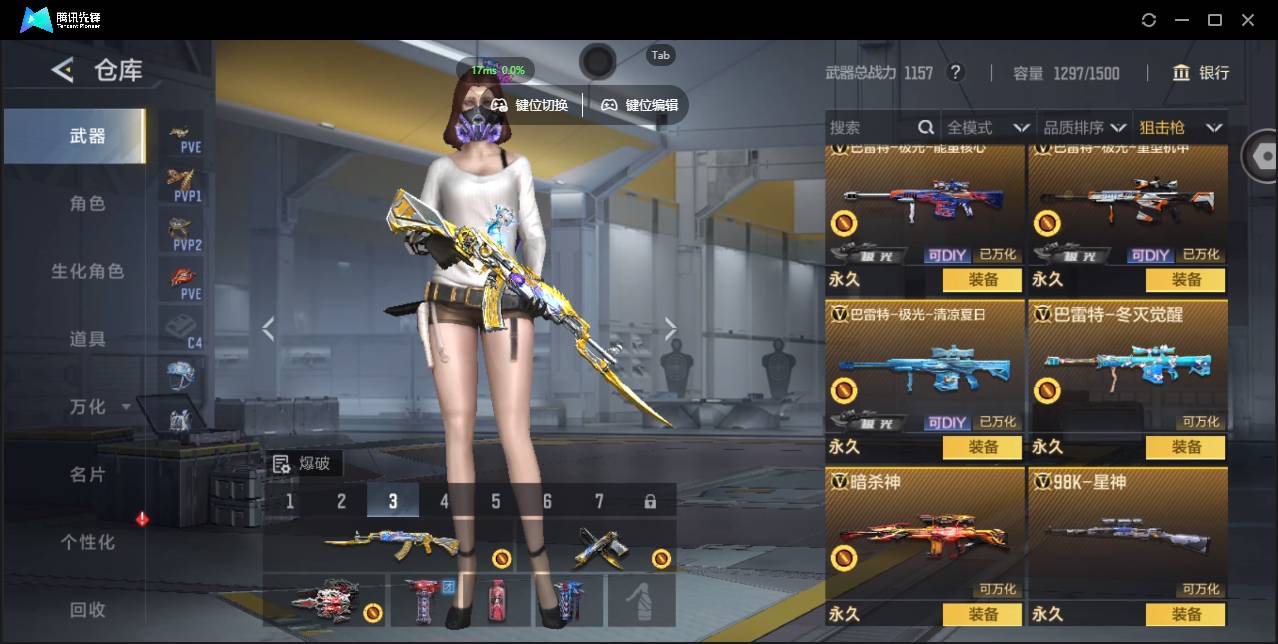
Task: Click the 搜索 weapon search field
Action: [x=870, y=128]
